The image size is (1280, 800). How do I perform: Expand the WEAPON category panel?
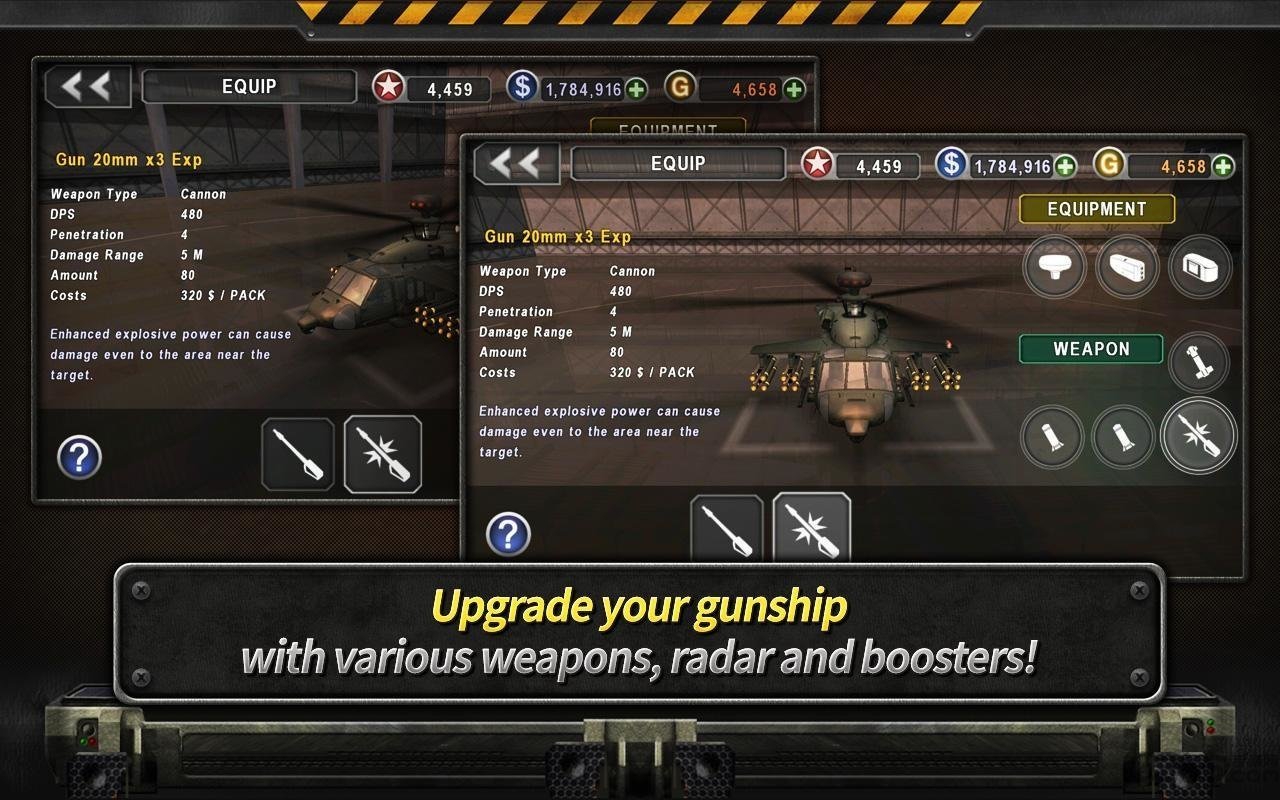click(x=1091, y=349)
